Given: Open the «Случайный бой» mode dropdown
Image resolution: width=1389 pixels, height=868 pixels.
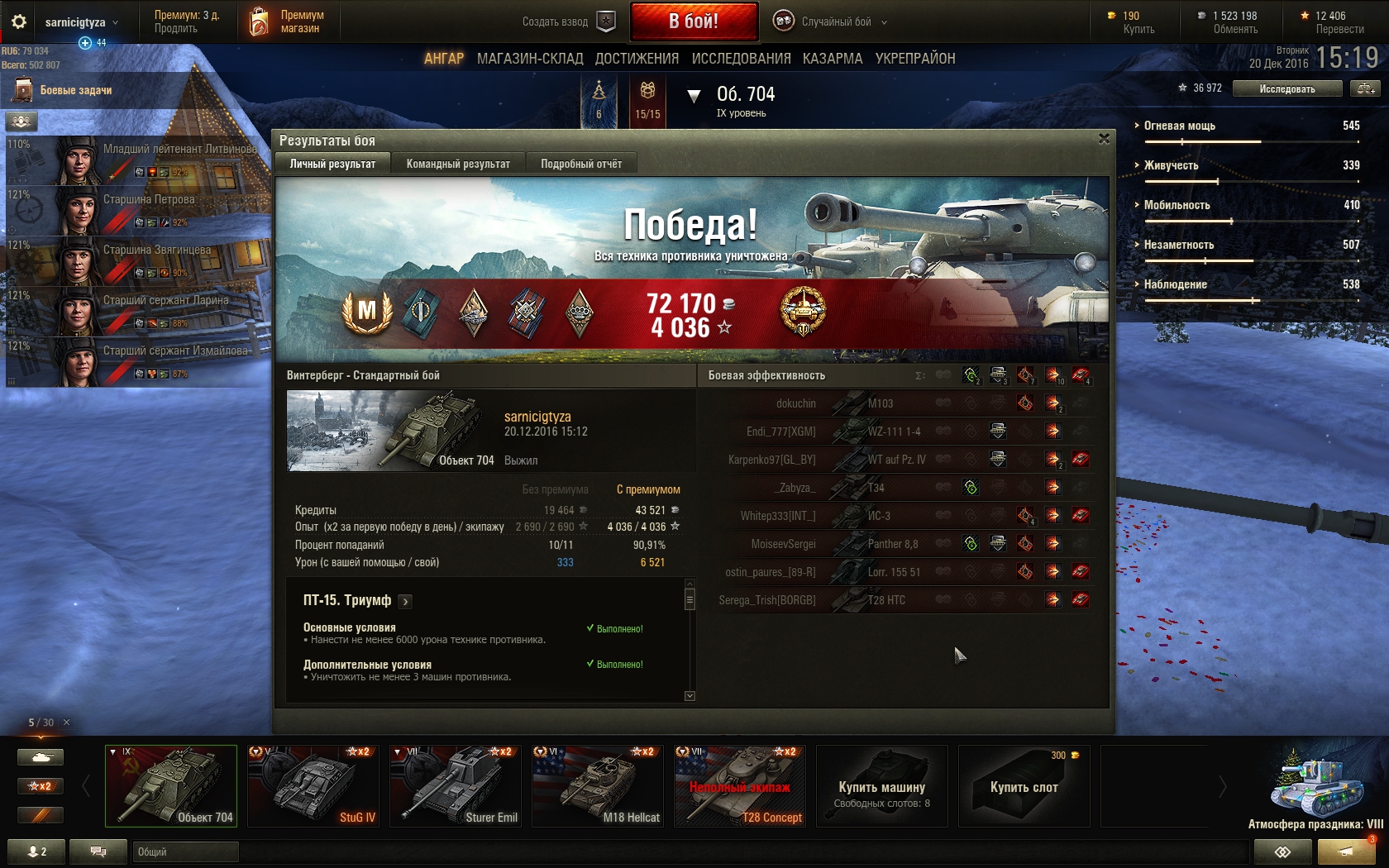Looking at the screenshot, I should click(x=830, y=21).
